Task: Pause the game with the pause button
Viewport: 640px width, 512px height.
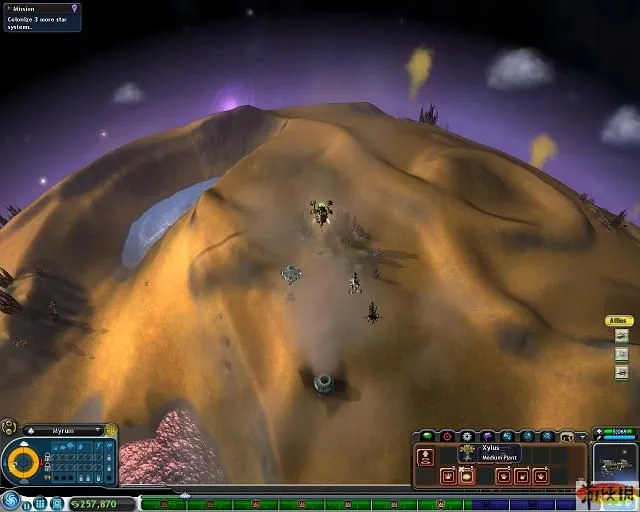Action: click(x=27, y=504)
